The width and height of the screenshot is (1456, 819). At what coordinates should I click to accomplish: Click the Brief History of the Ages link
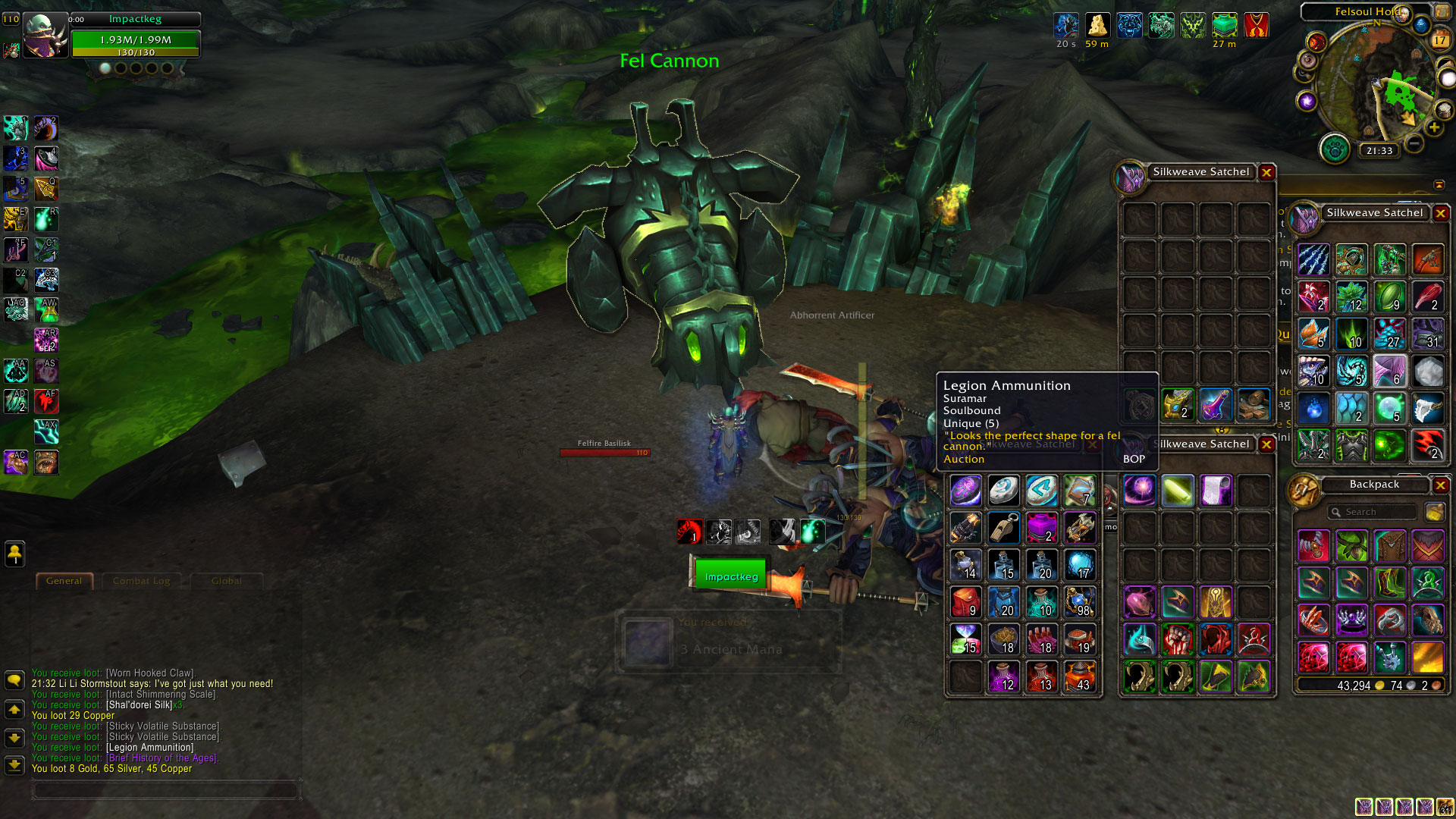pyautogui.click(x=162, y=758)
